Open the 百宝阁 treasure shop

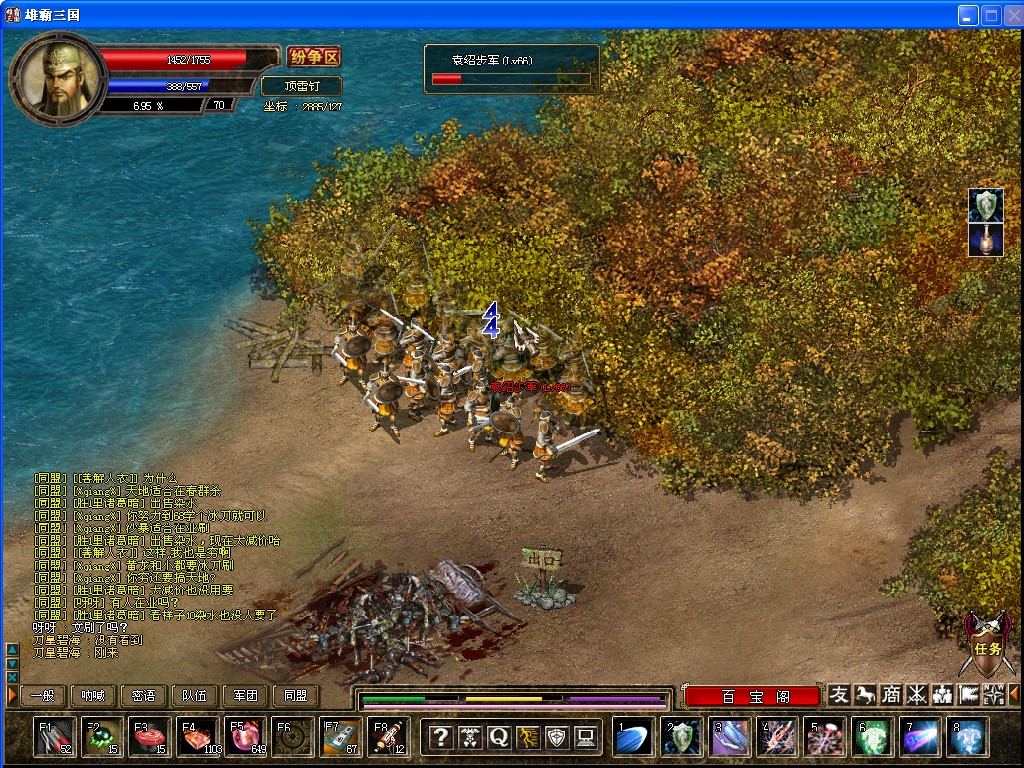point(751,696)
